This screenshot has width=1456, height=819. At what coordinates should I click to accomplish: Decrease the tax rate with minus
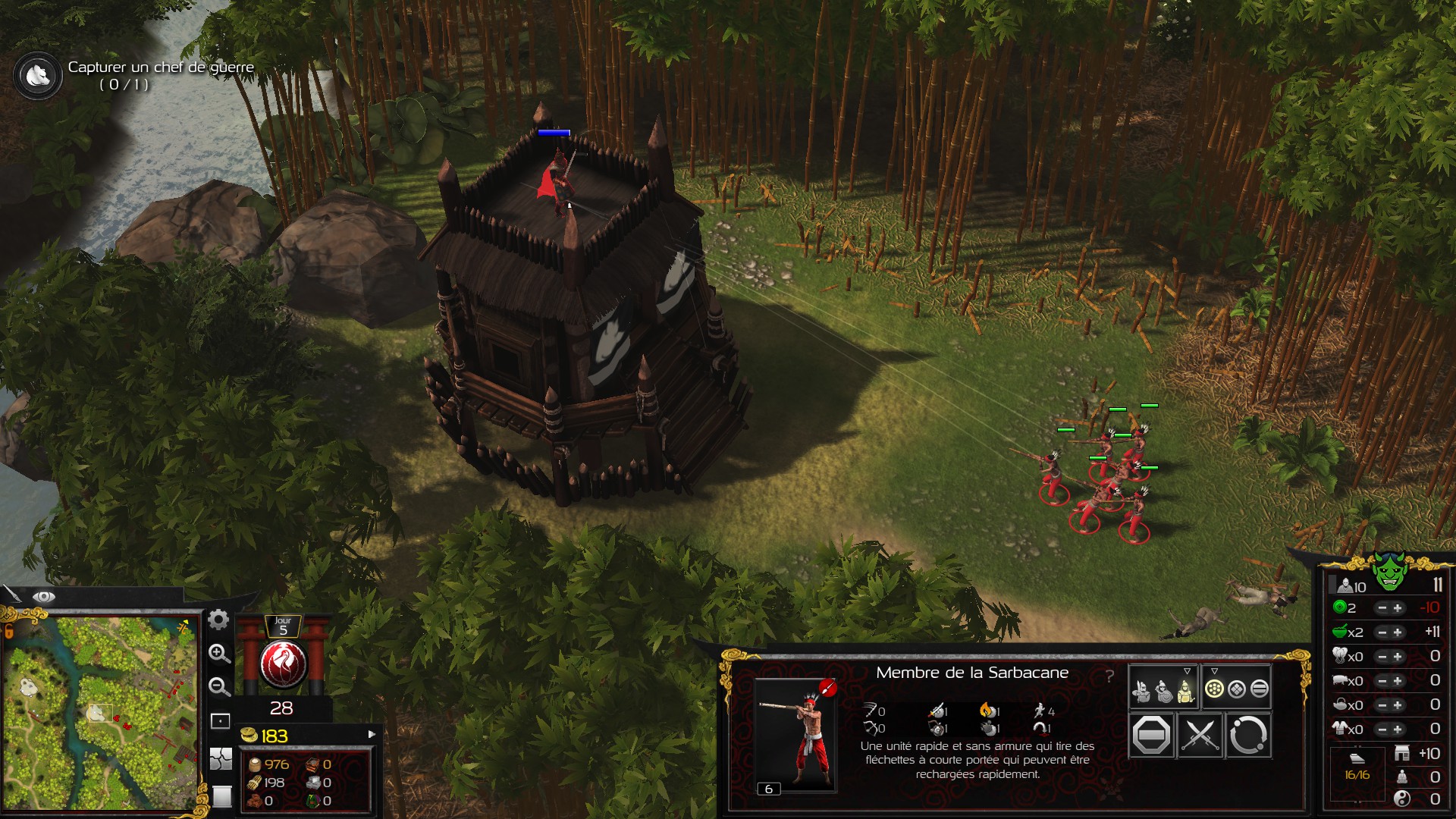pyautogui.click(x=1382, y=608)
